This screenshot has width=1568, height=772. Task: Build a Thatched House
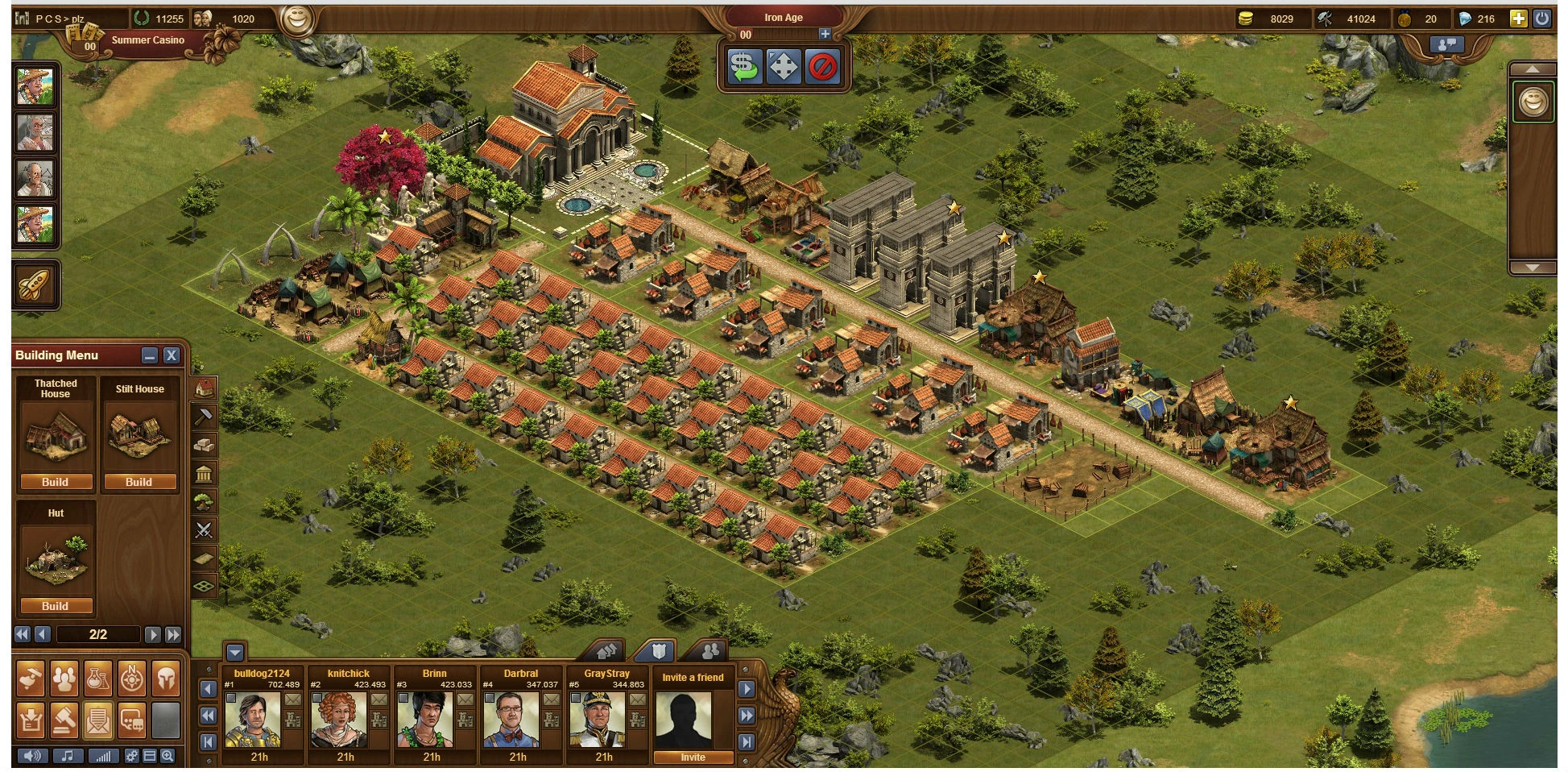tap(56, 482)
